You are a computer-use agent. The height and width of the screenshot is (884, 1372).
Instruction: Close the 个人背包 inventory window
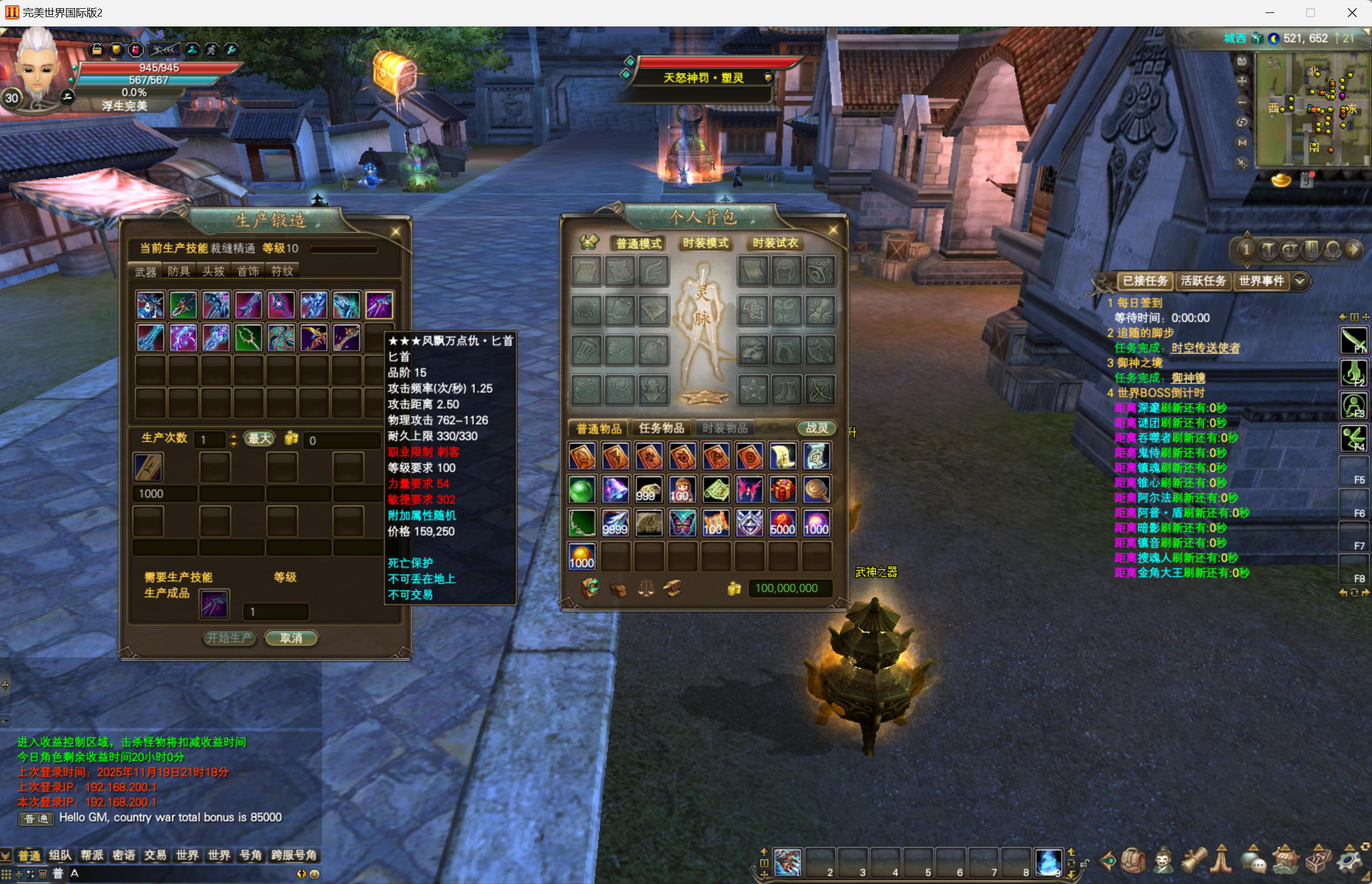pyautogui.click(x=833, y=230)
